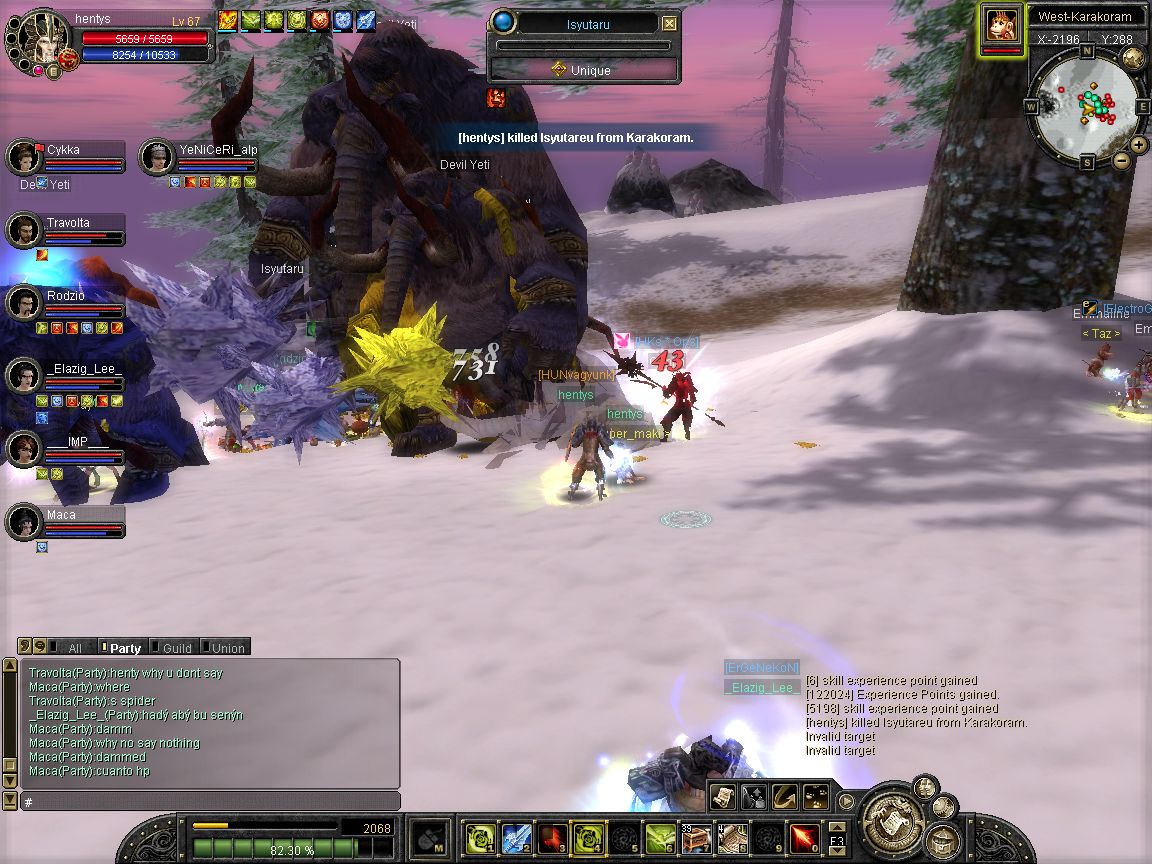Cycle hotbar page up from F3

[x=837, y=826]
